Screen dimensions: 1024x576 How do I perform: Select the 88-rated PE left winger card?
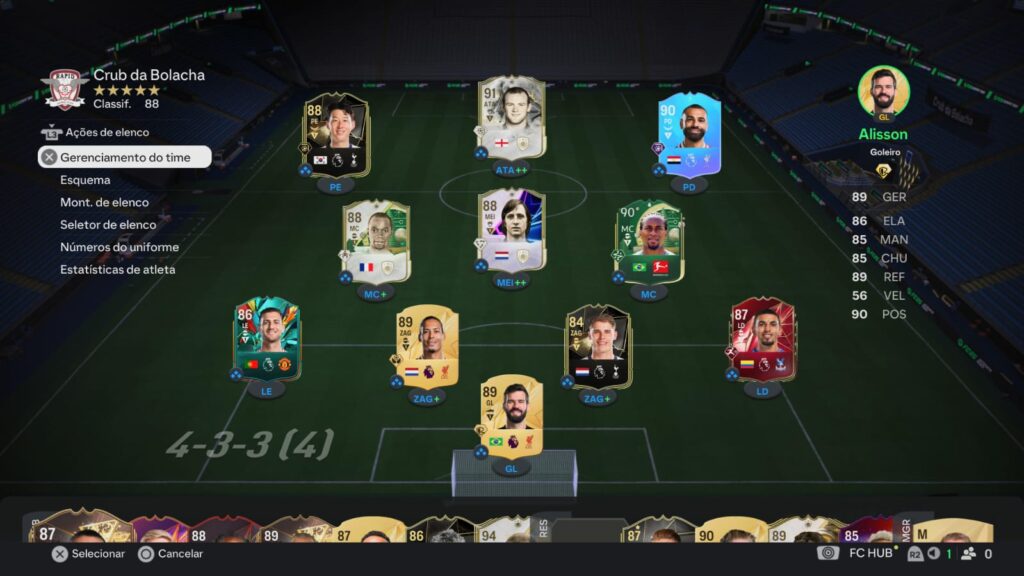[x=336, y=135]
